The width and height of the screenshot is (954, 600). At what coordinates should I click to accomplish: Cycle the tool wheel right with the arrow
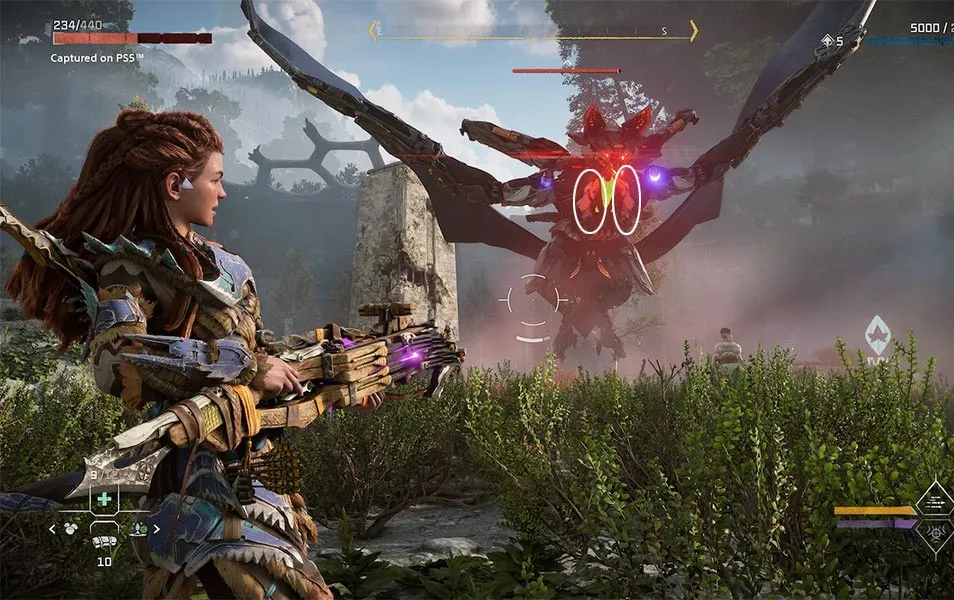[x=155, y=529]
